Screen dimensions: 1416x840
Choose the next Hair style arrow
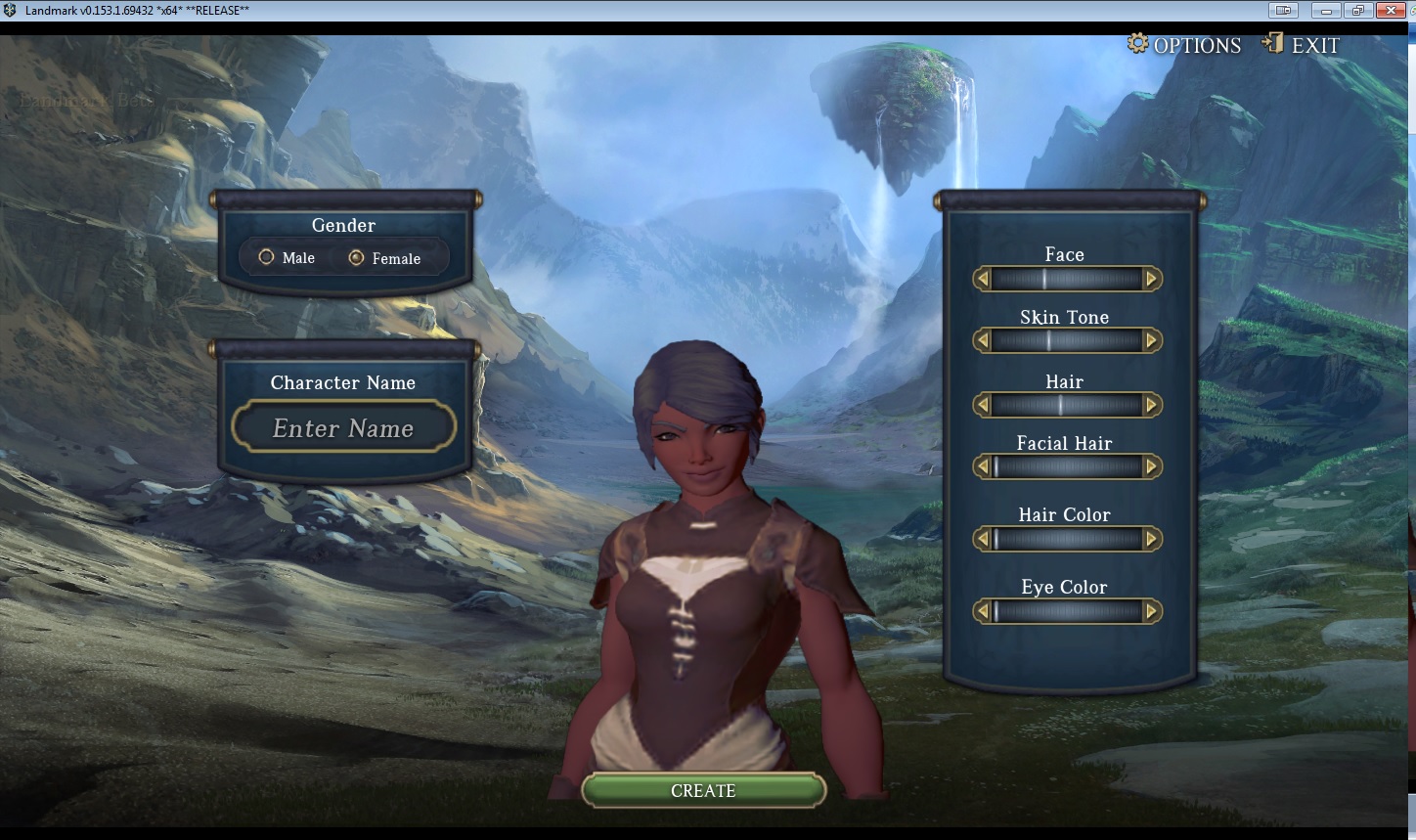pos(1151,405)
